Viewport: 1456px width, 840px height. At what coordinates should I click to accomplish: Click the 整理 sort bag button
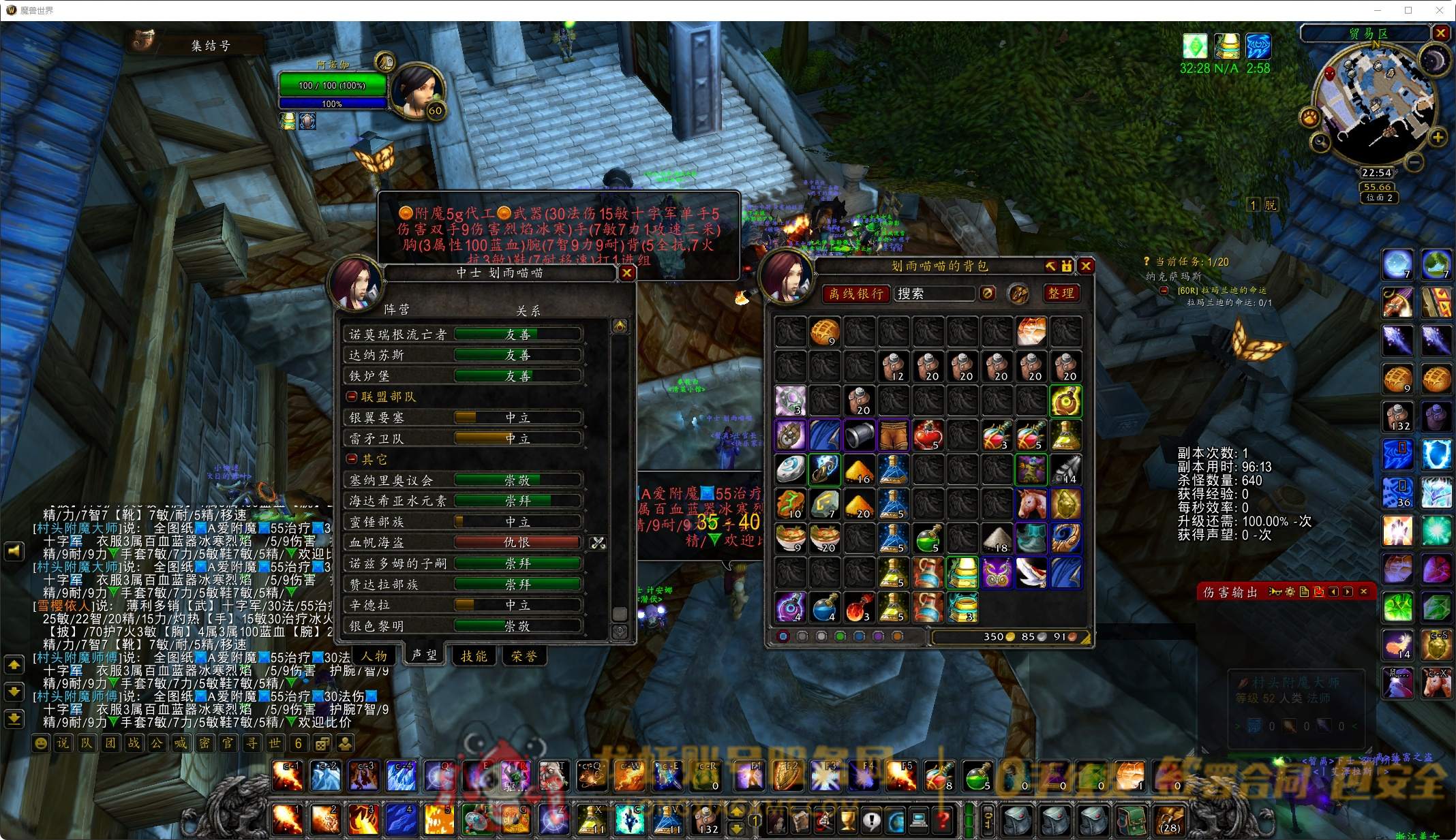point(1061,294)
